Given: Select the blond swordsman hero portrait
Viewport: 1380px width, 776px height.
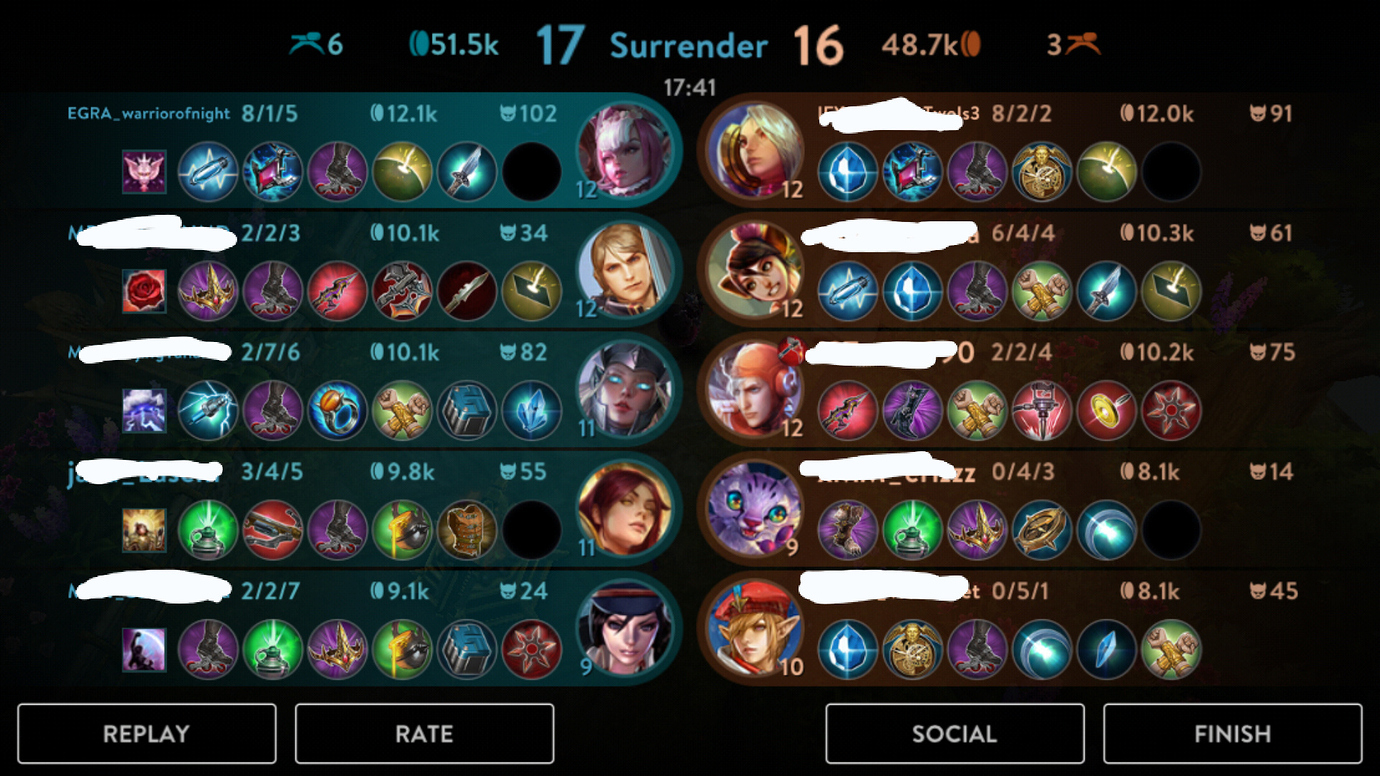Looking at the screenshot, I should pos(625,271).
